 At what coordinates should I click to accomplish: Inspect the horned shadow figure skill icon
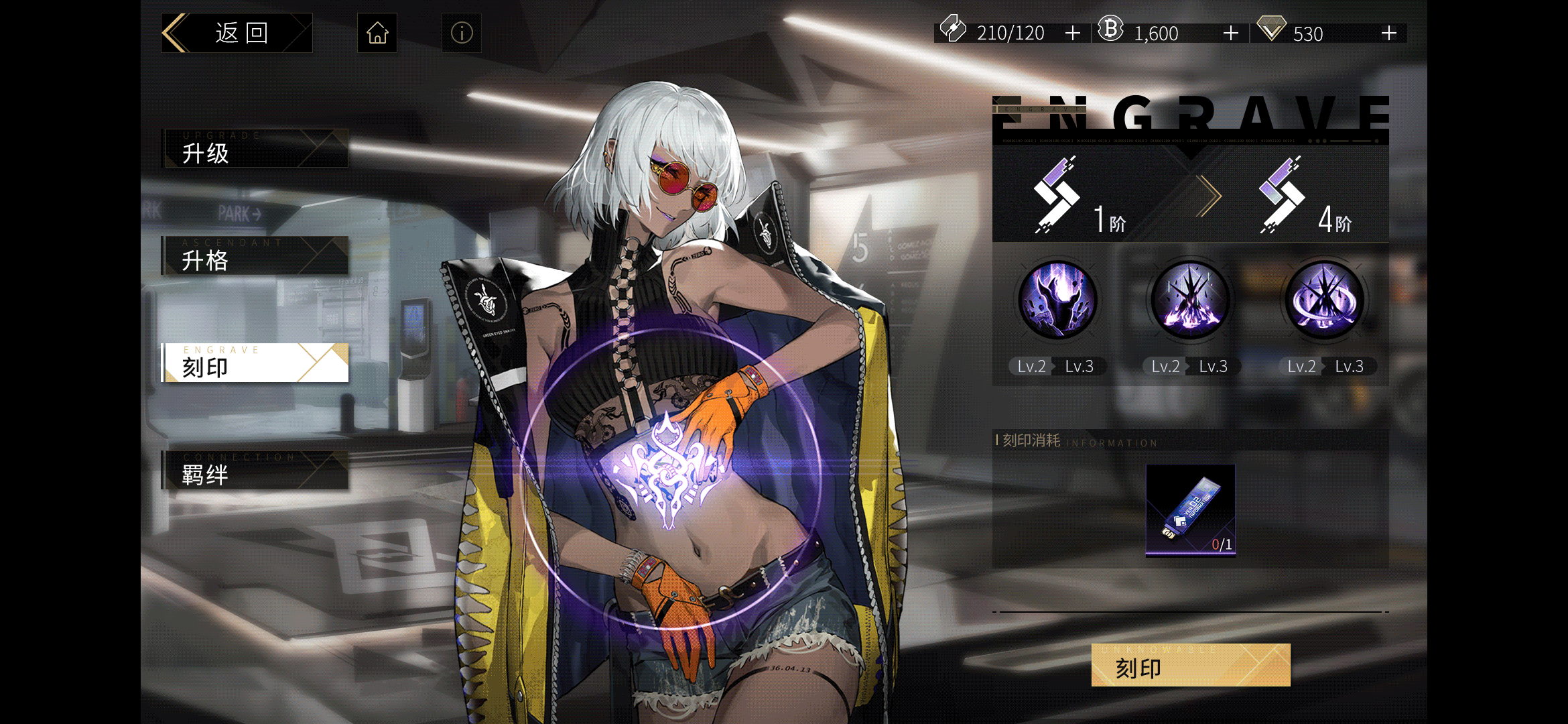click(x=1057, y=300)
